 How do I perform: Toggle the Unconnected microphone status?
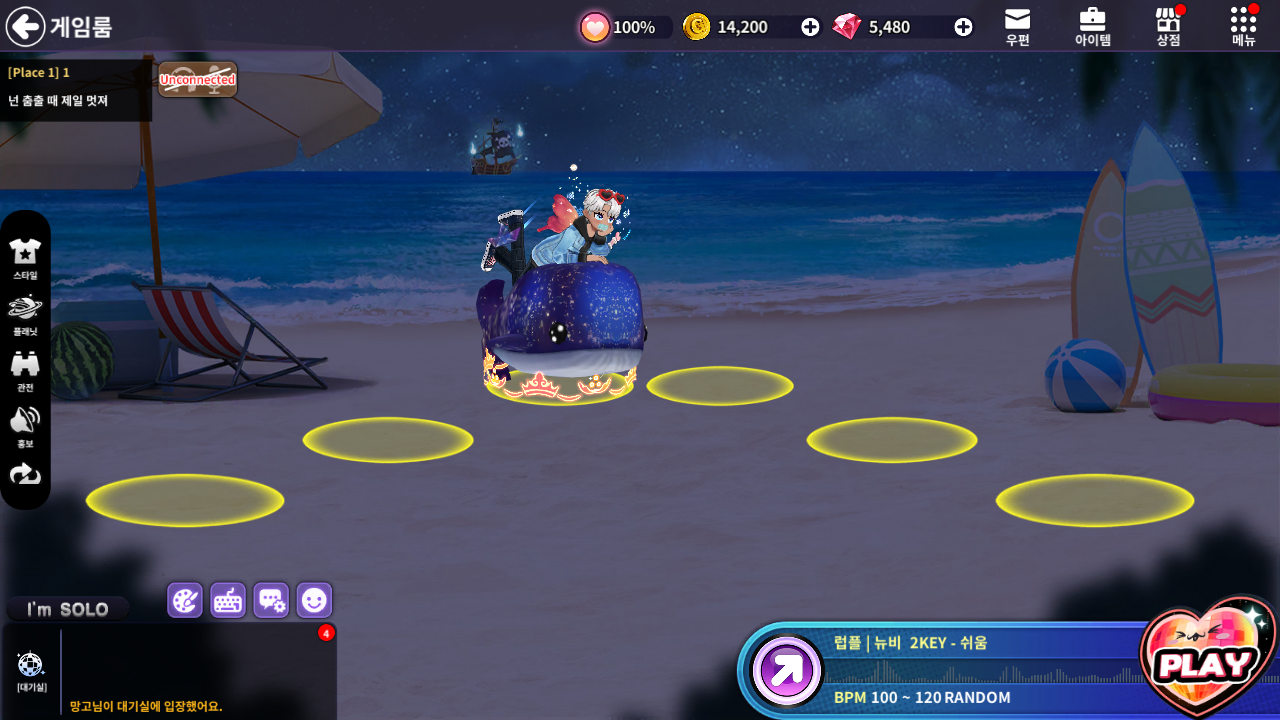(198, 80)
